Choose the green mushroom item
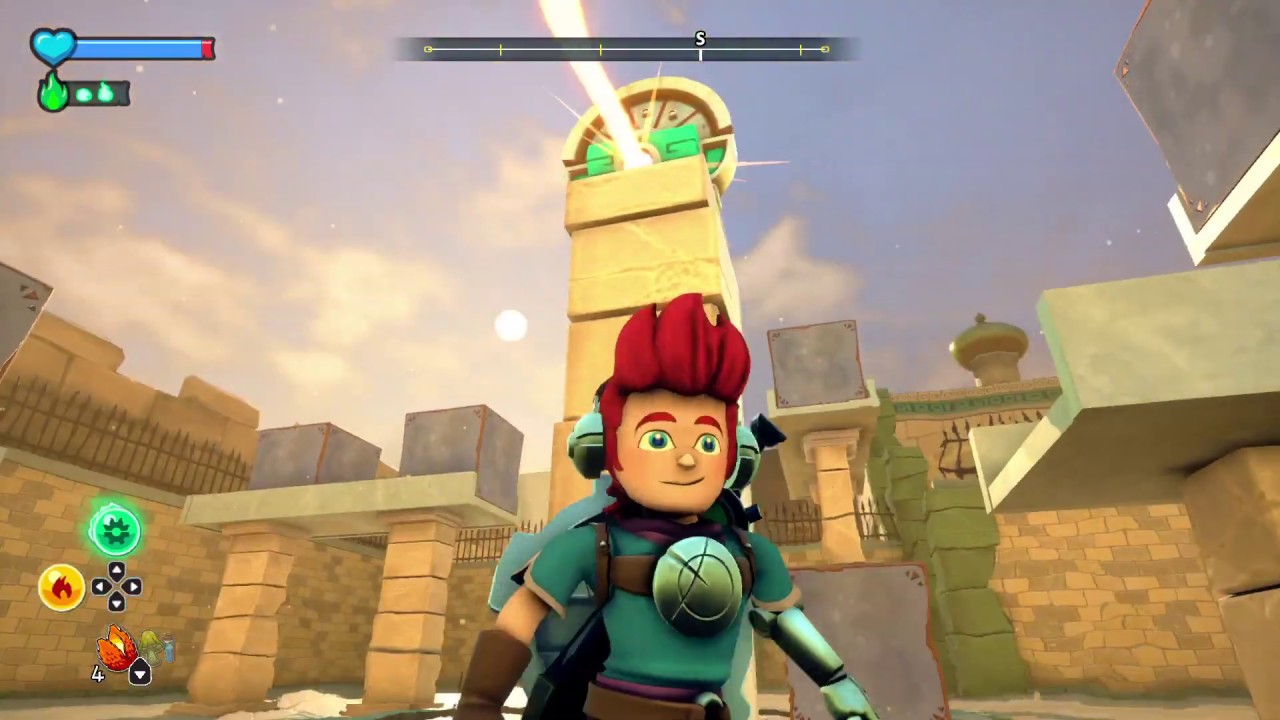Screen dimensions: 1280x720 click(151, 646)
